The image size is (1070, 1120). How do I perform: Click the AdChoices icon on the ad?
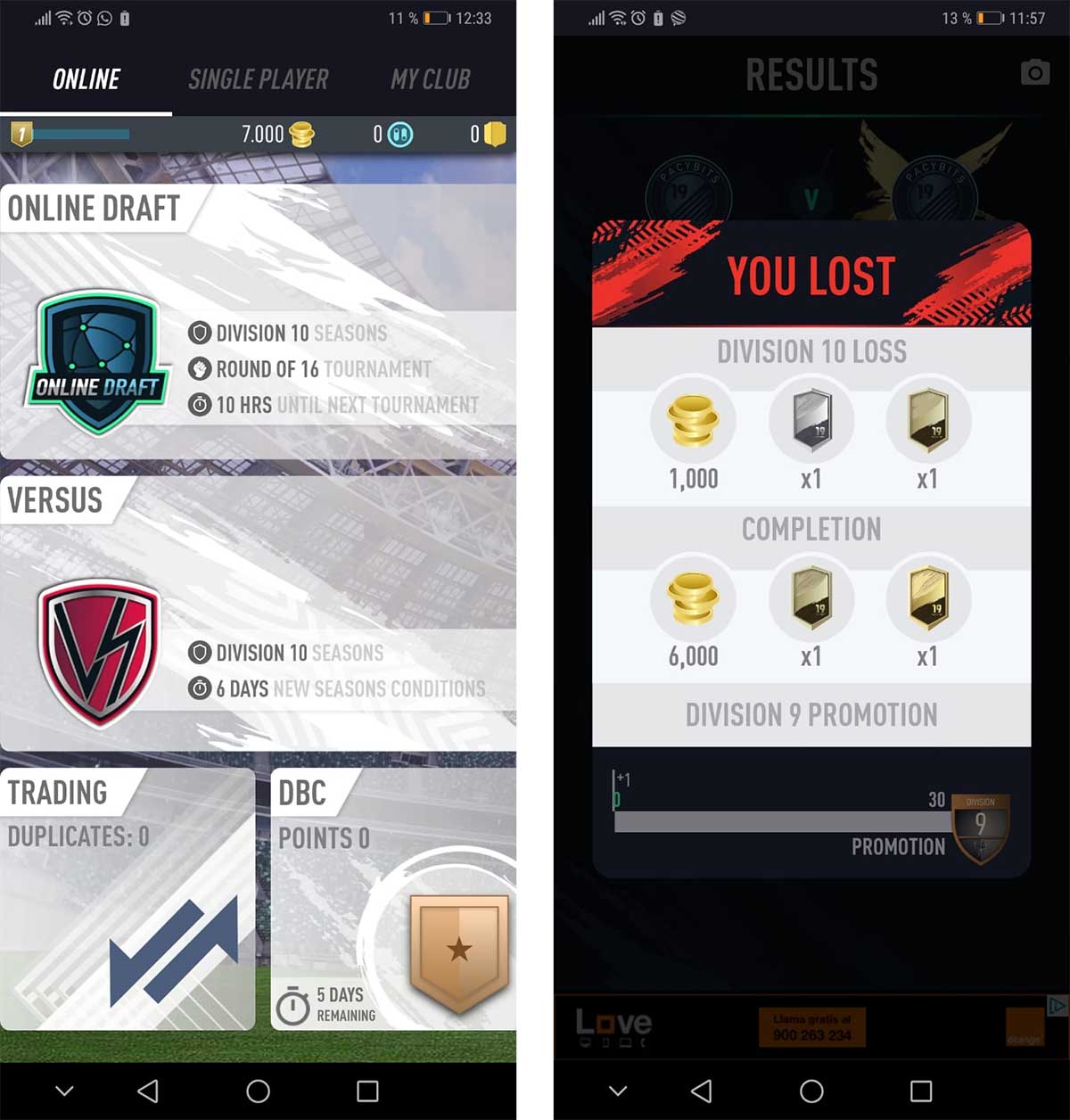click(x=1057, y=1005)
